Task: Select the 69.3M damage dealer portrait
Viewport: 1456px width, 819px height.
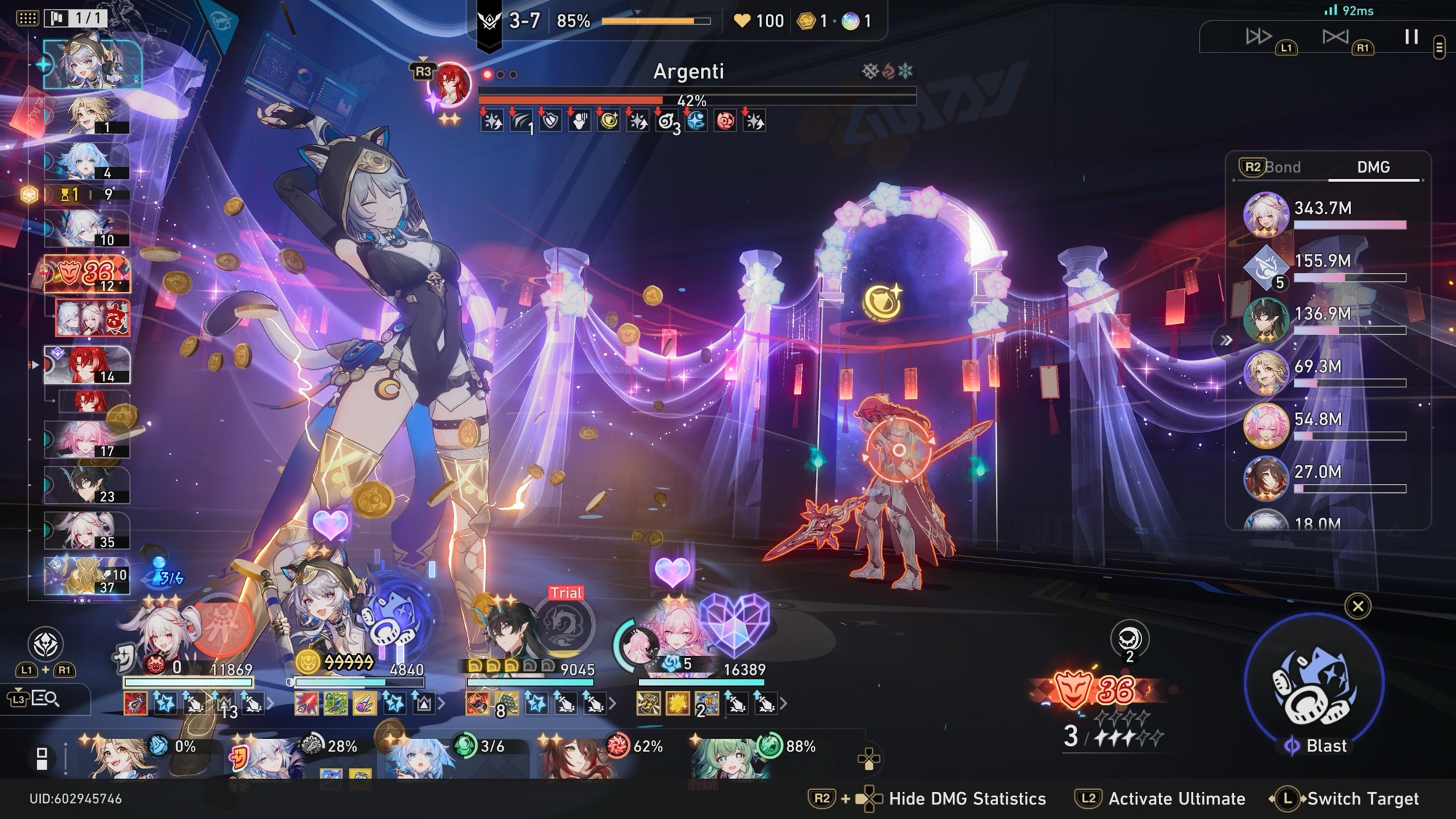Action: click(x=1265, y=373)
